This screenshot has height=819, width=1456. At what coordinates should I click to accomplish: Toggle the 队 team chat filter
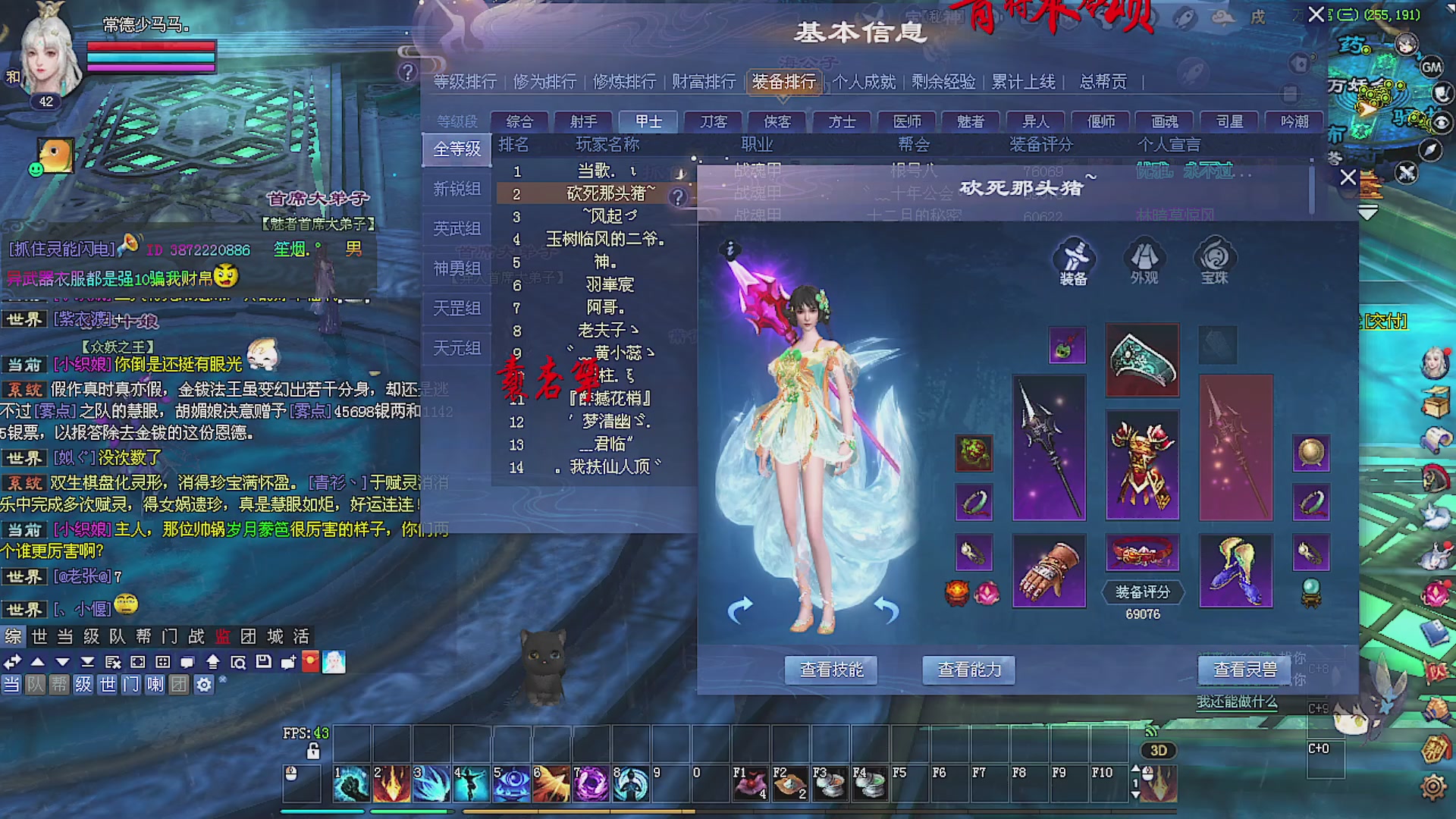(33, 685)
